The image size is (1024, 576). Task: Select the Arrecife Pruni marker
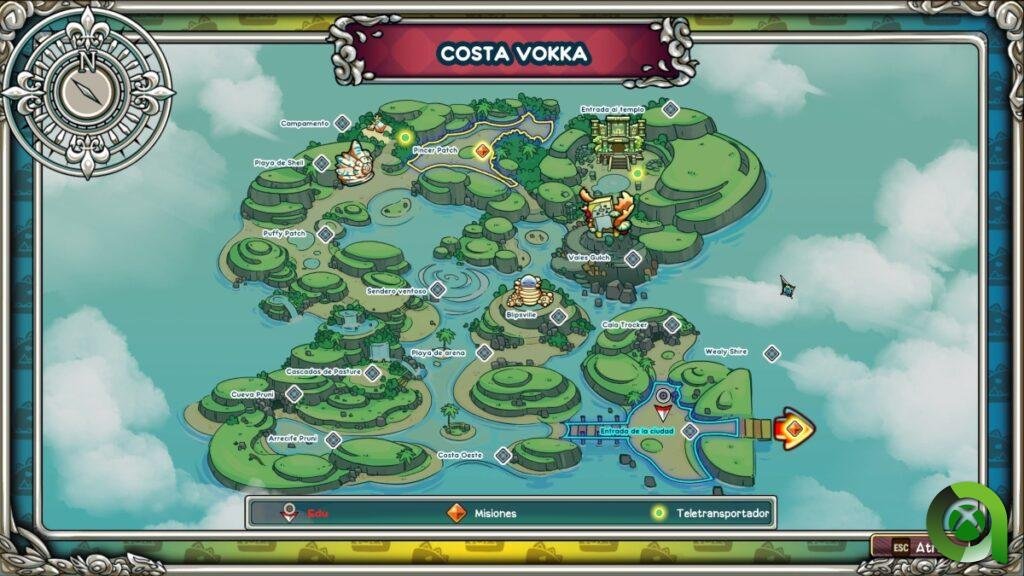pyautogui.click(x=333, y=439)
